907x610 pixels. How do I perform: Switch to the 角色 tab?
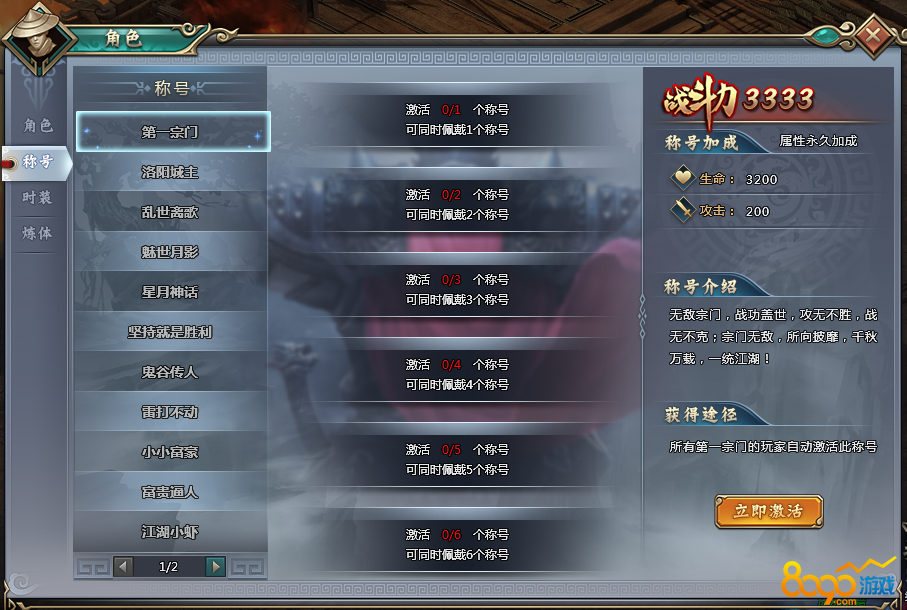click(x=38, y=126)
